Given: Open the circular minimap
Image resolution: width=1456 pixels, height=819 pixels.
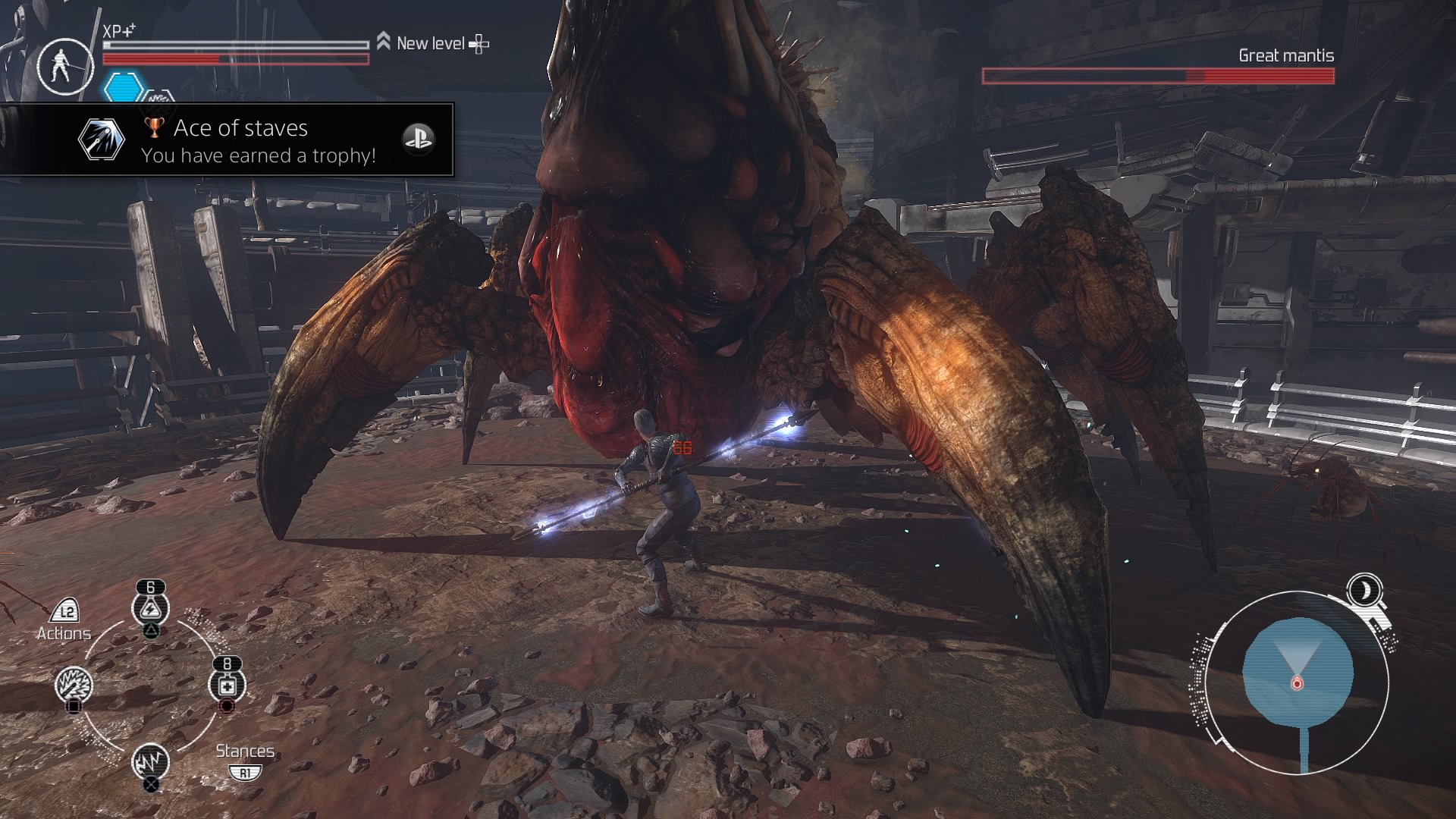Looking at the screenshot, I should tap(1297, 682).
